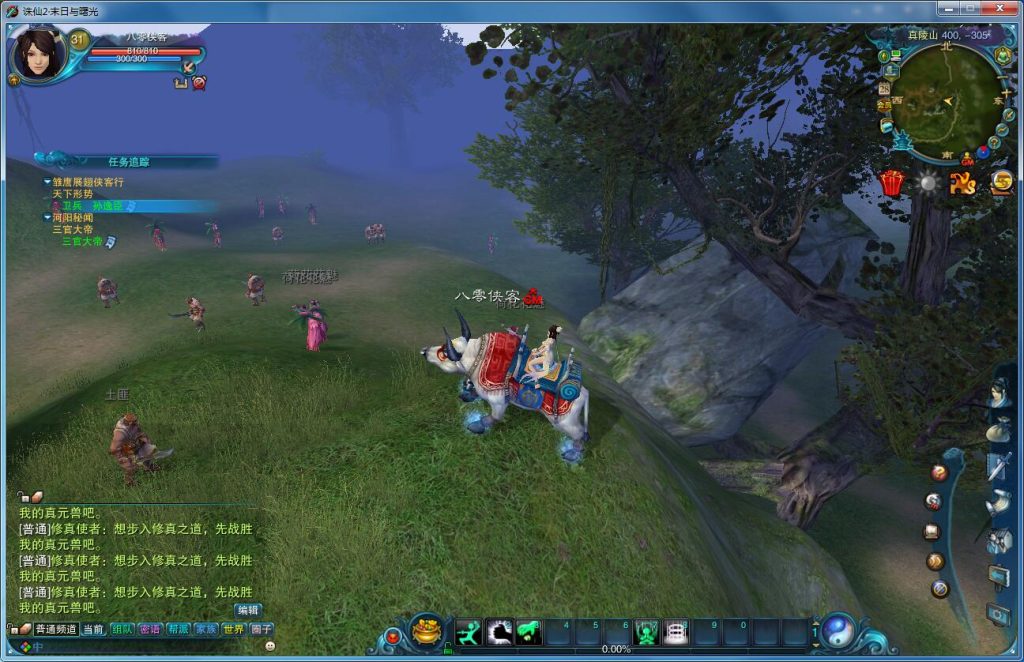
Task: Open the red gift box icon
Action: (891, 183)
